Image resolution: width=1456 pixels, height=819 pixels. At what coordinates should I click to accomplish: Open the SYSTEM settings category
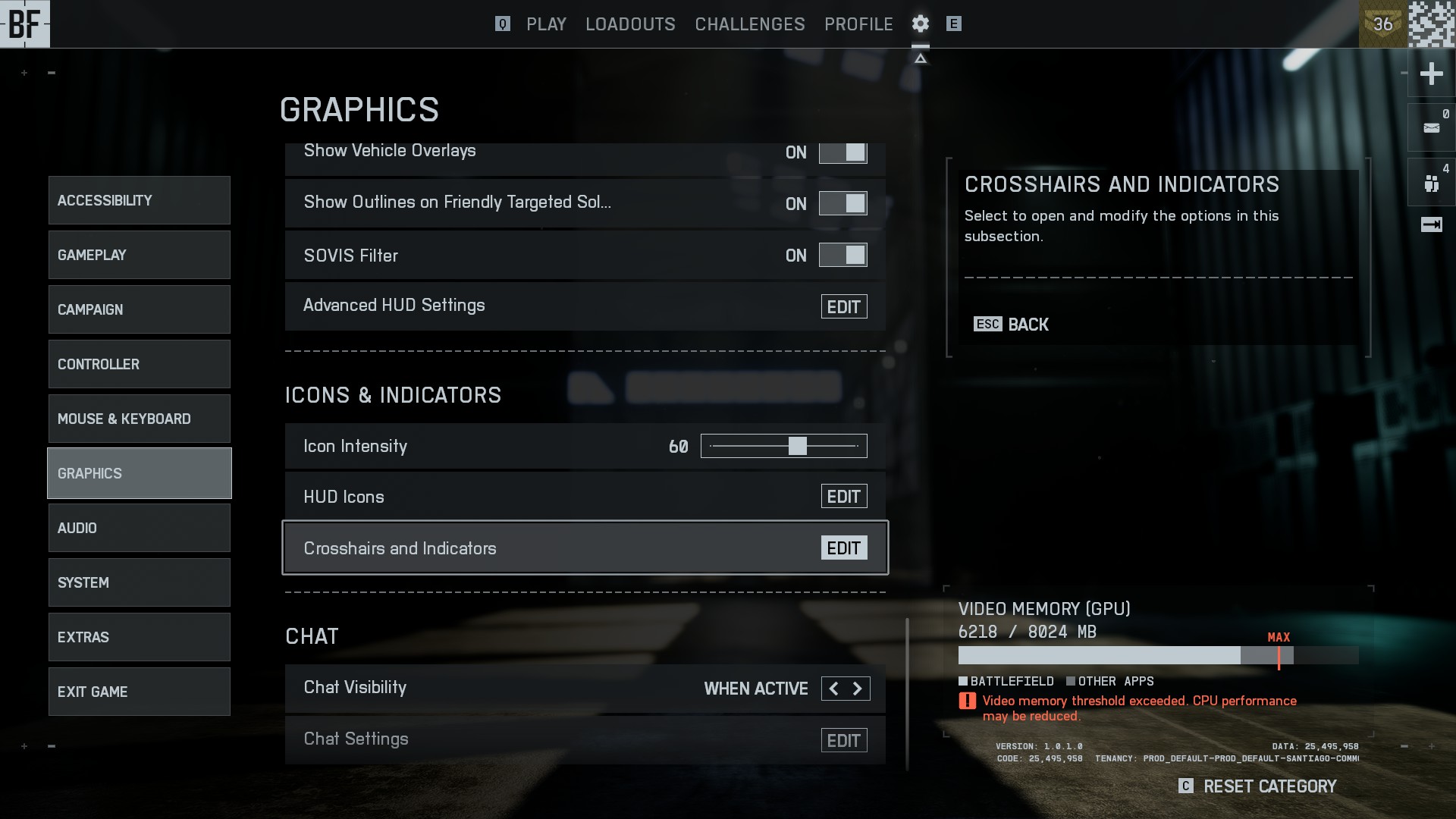tap(140, 582)
